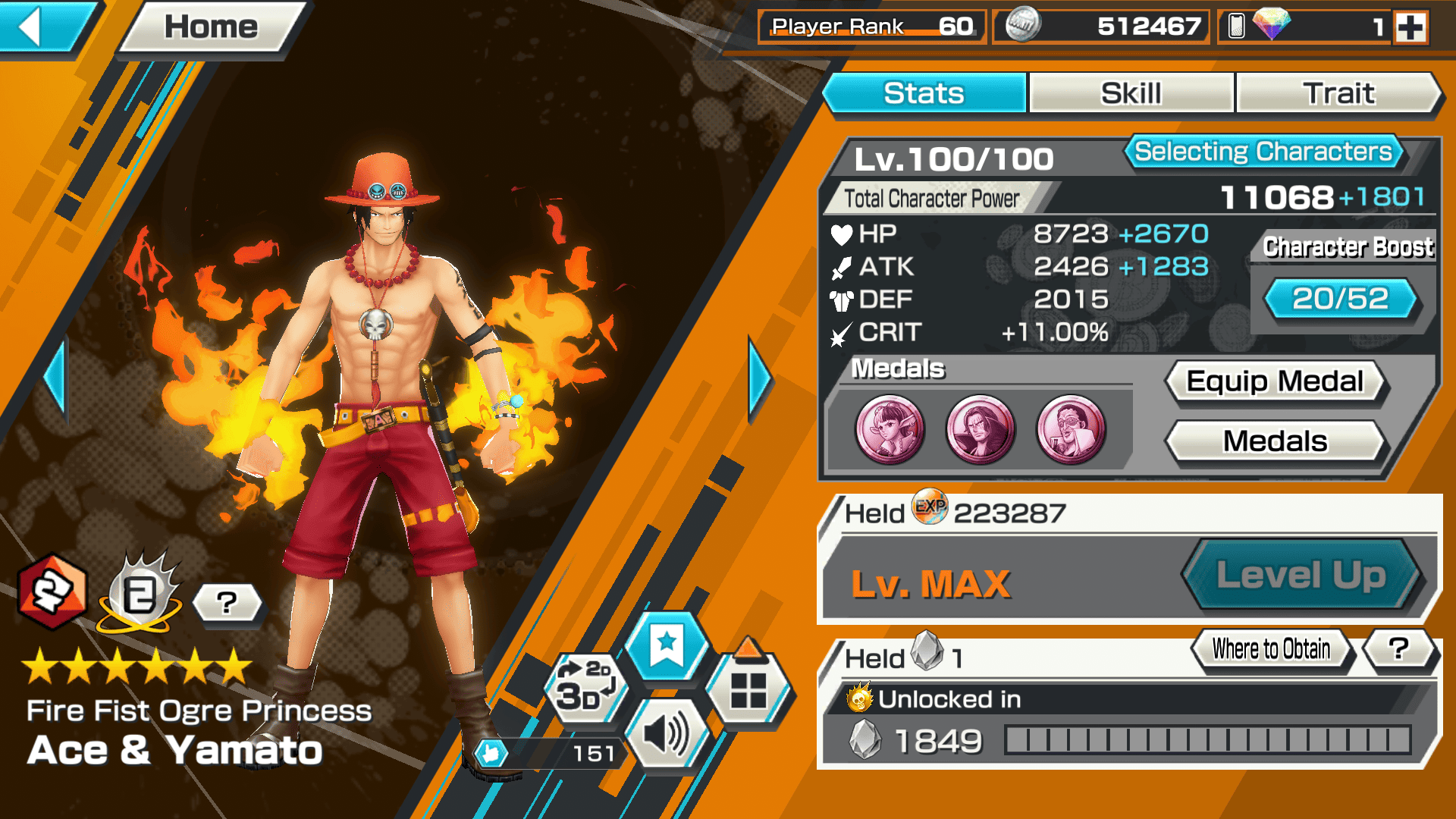Select the Stats tab
Viewport: 1456px width, 819px height.
(924, 93)
